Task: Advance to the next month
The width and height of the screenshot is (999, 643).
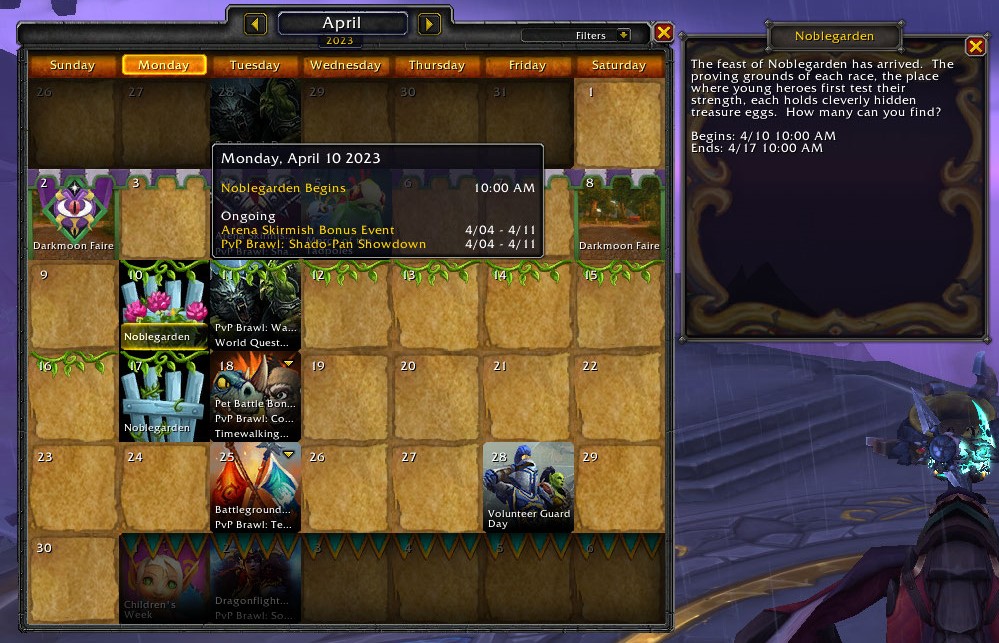Action: tap(429, 24)
